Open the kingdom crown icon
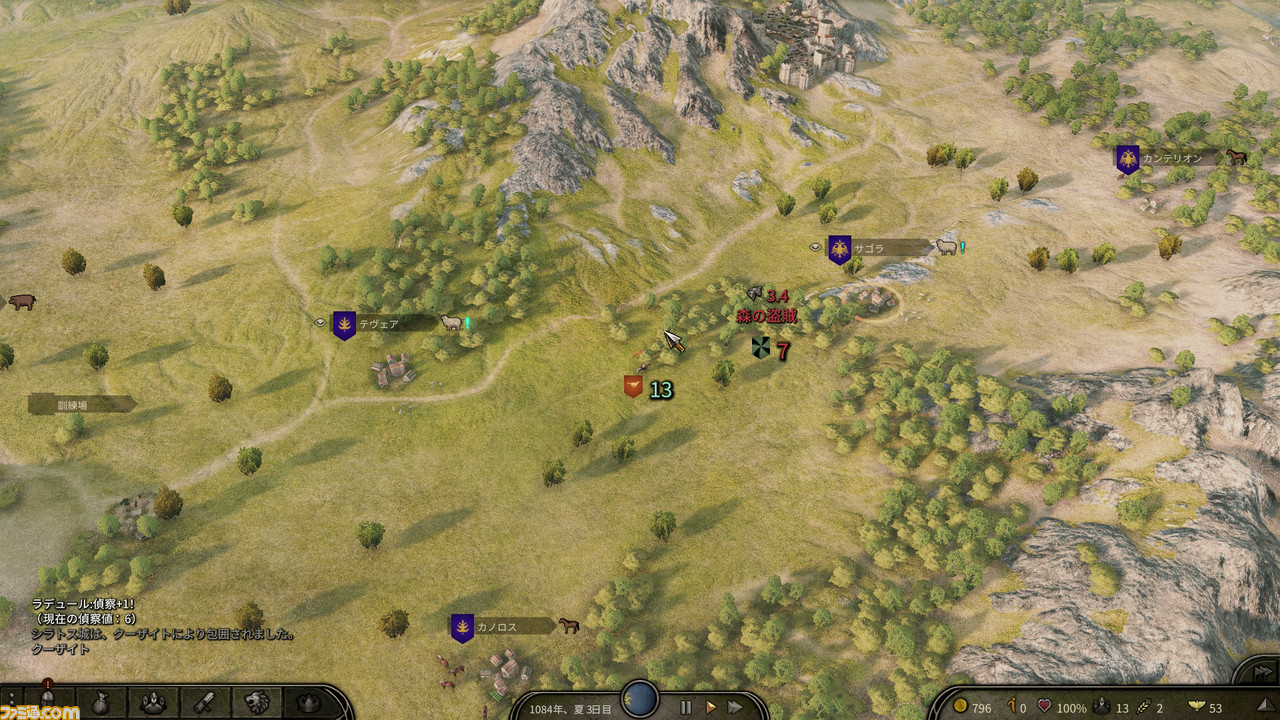 308,702
